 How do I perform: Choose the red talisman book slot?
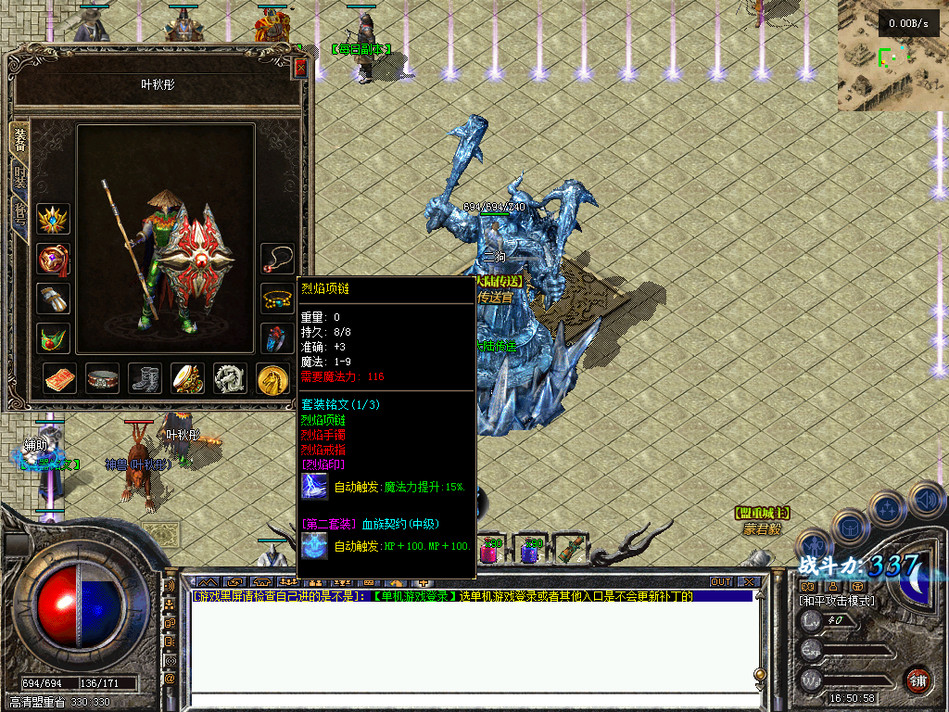pos(59,378)
